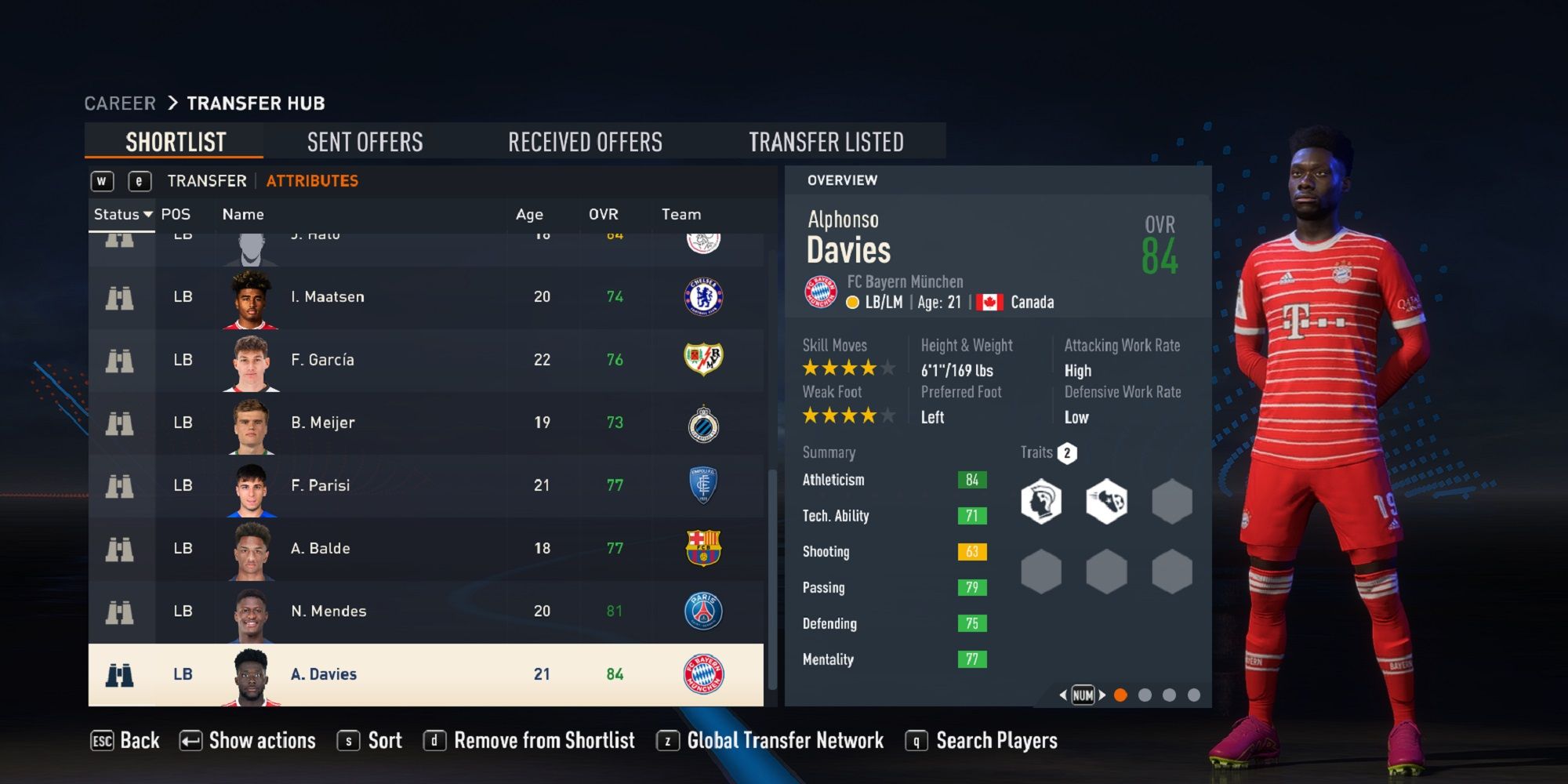Click the Canada flag in the overview panel
1568x784 pixels.
click(x=989, y=301)
